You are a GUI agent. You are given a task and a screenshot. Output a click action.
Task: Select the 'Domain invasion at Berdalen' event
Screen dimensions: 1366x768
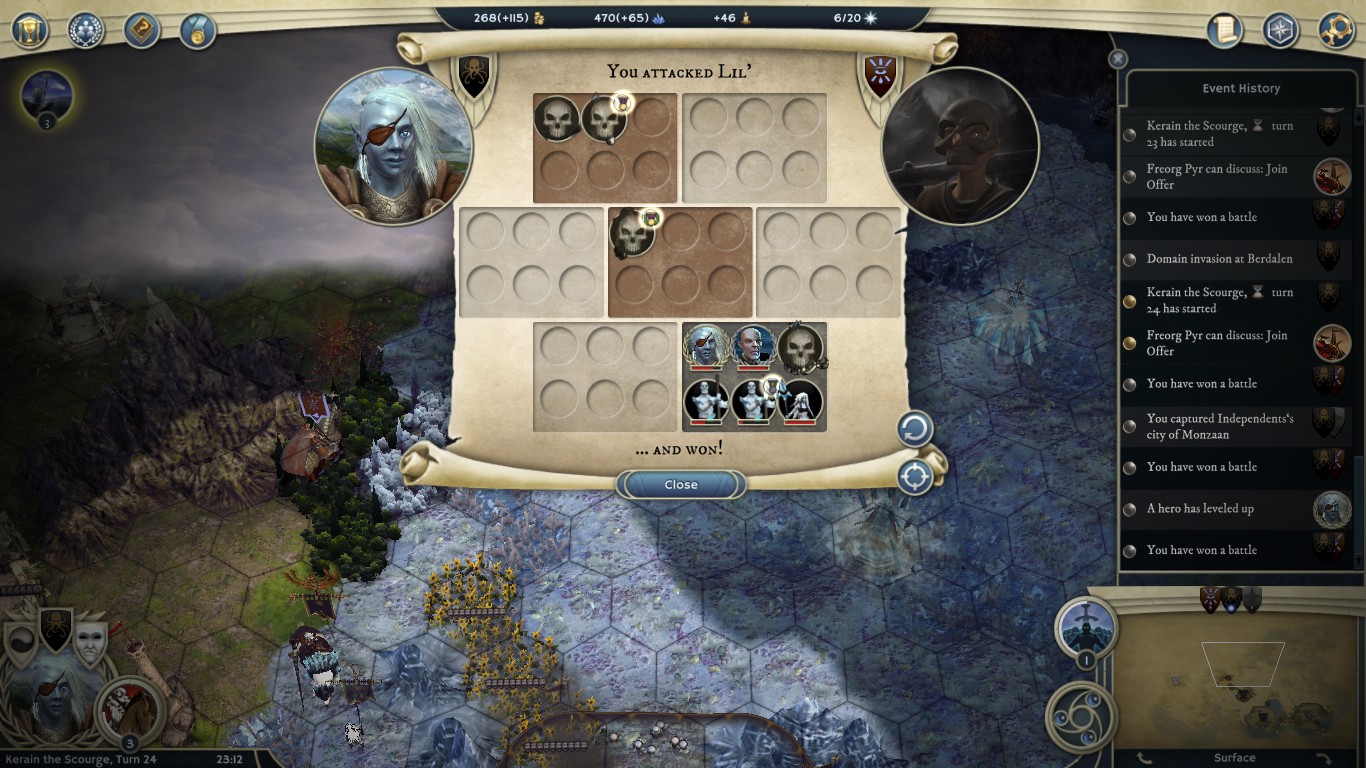tap(1219, 259)
